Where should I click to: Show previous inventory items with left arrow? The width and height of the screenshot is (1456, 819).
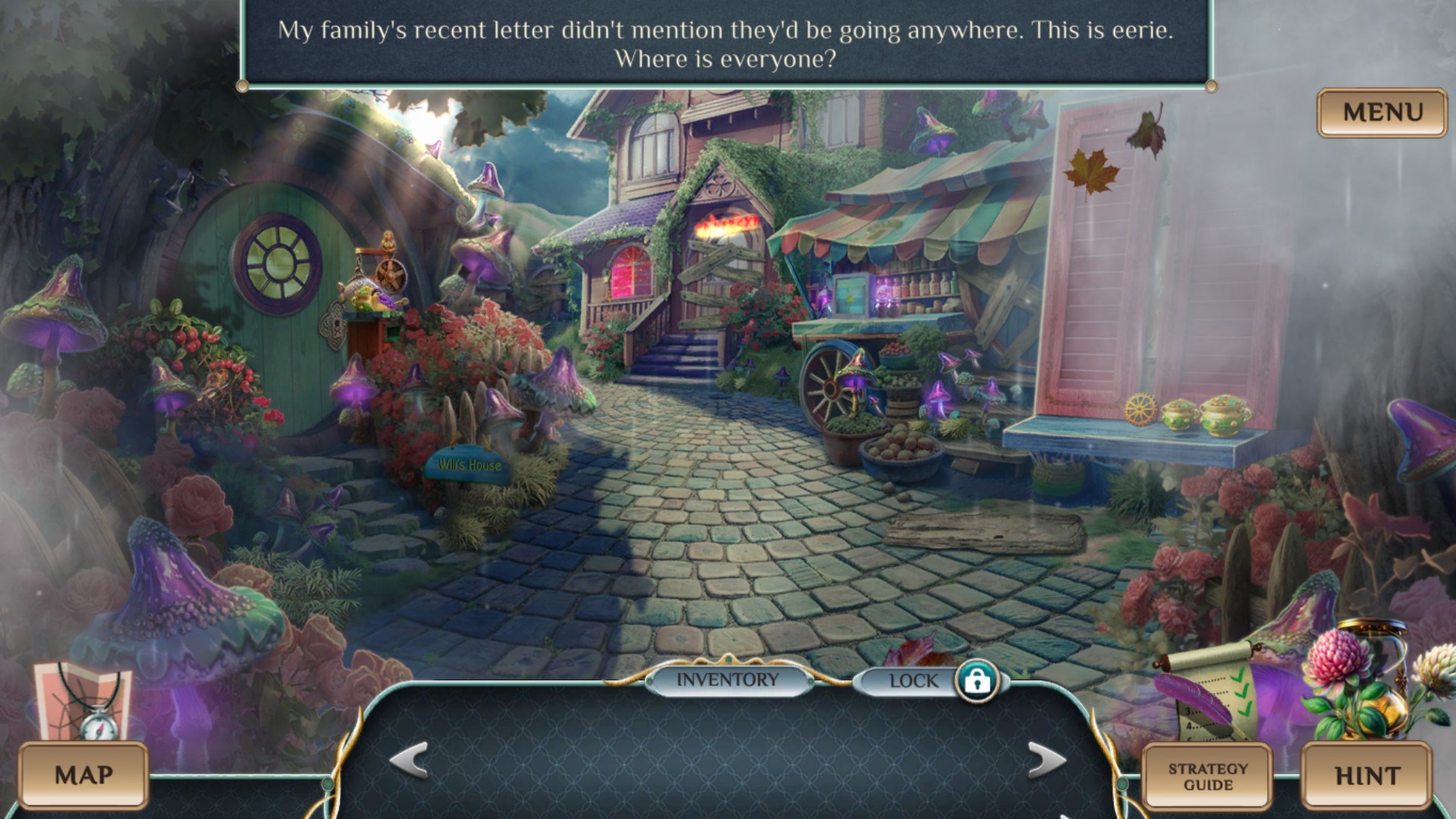(409, 759)
